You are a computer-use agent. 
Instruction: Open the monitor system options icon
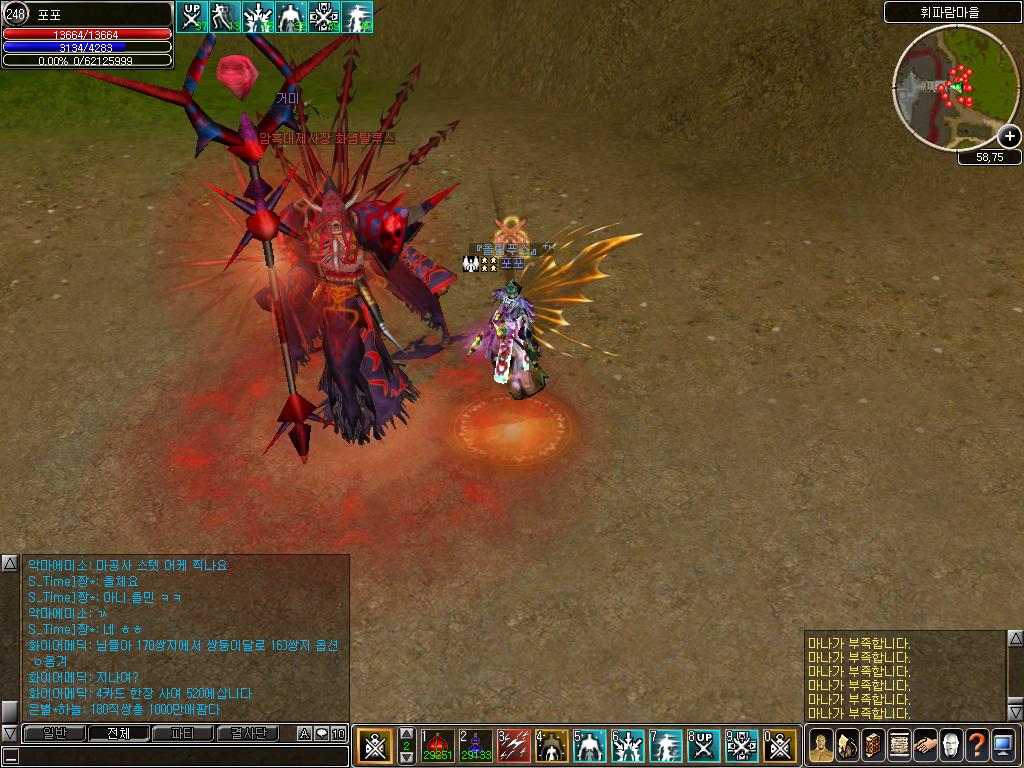tap(1003, 745)
